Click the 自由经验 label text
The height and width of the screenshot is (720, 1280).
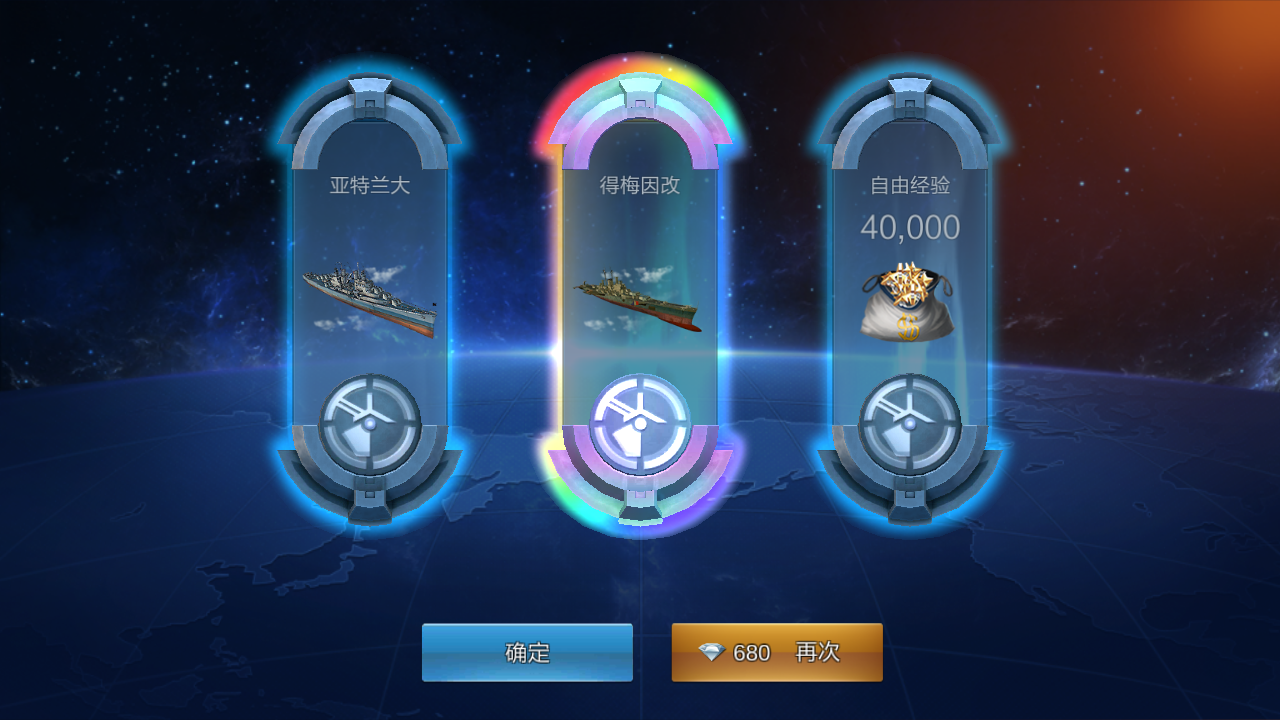(x=911, y=184)
